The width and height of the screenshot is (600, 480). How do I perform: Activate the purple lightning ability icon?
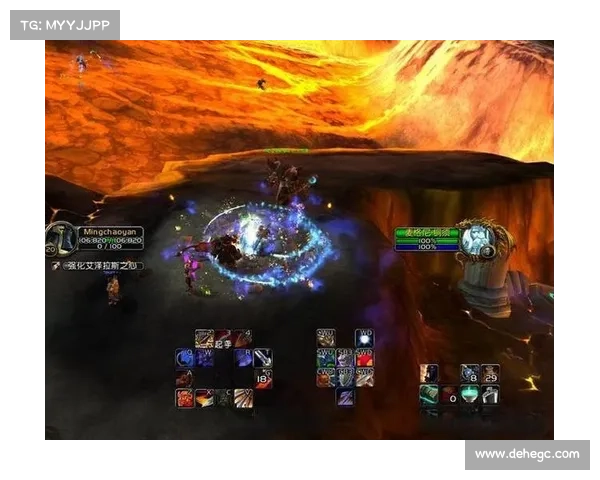point(345,397)
